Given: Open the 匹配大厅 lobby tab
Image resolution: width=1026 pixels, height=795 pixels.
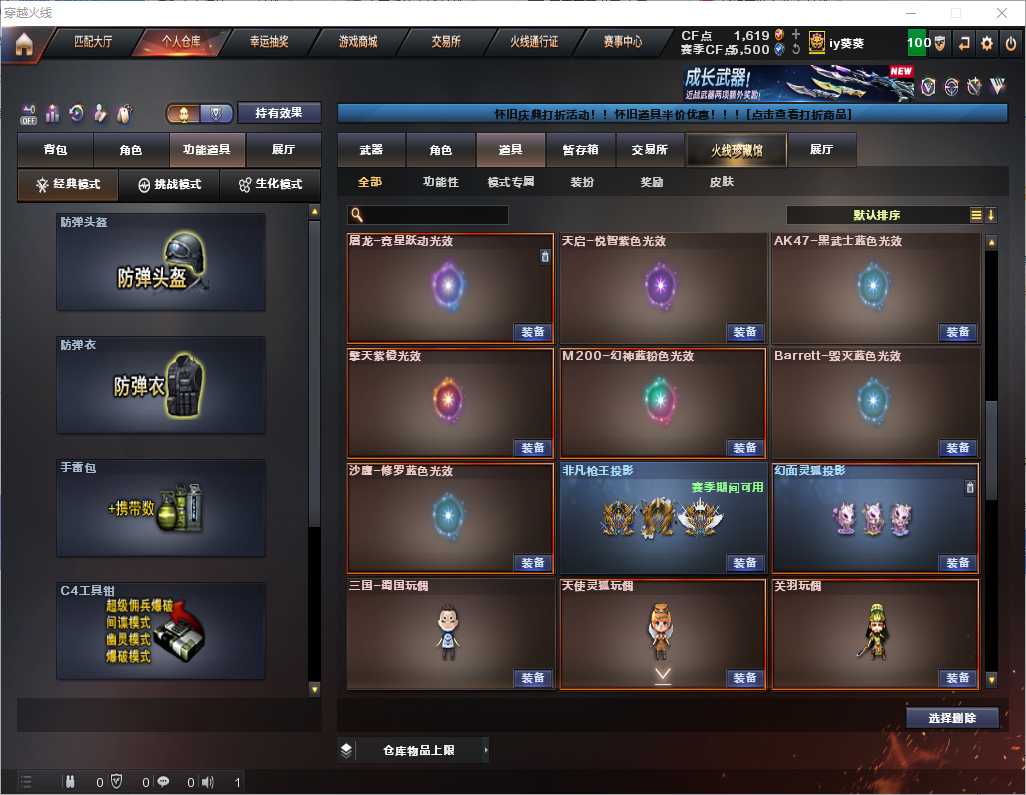Looking at the screenshot, I should (93, 42).
